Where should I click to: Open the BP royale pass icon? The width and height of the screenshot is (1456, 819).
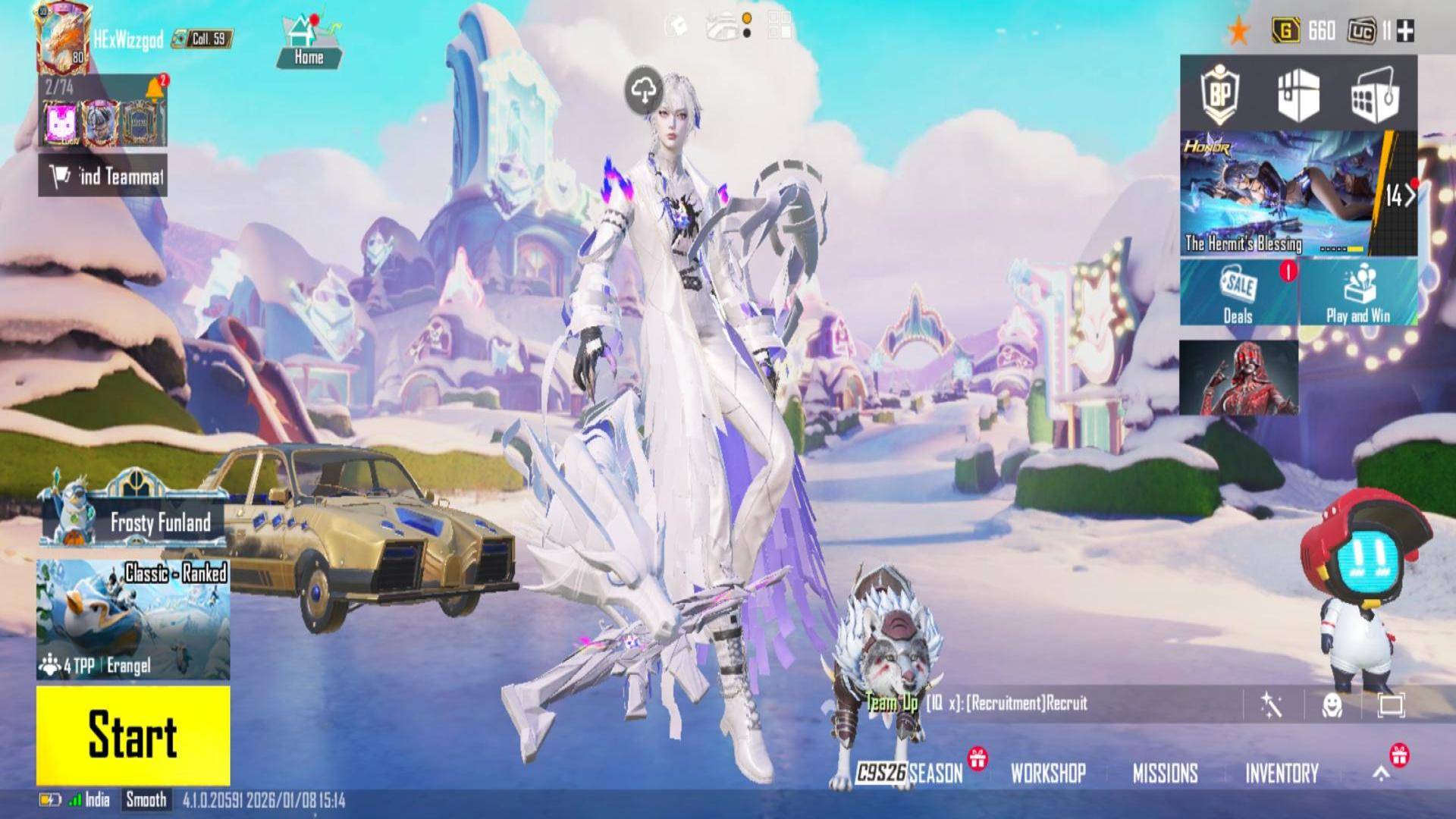click(x=1219, y=96)
